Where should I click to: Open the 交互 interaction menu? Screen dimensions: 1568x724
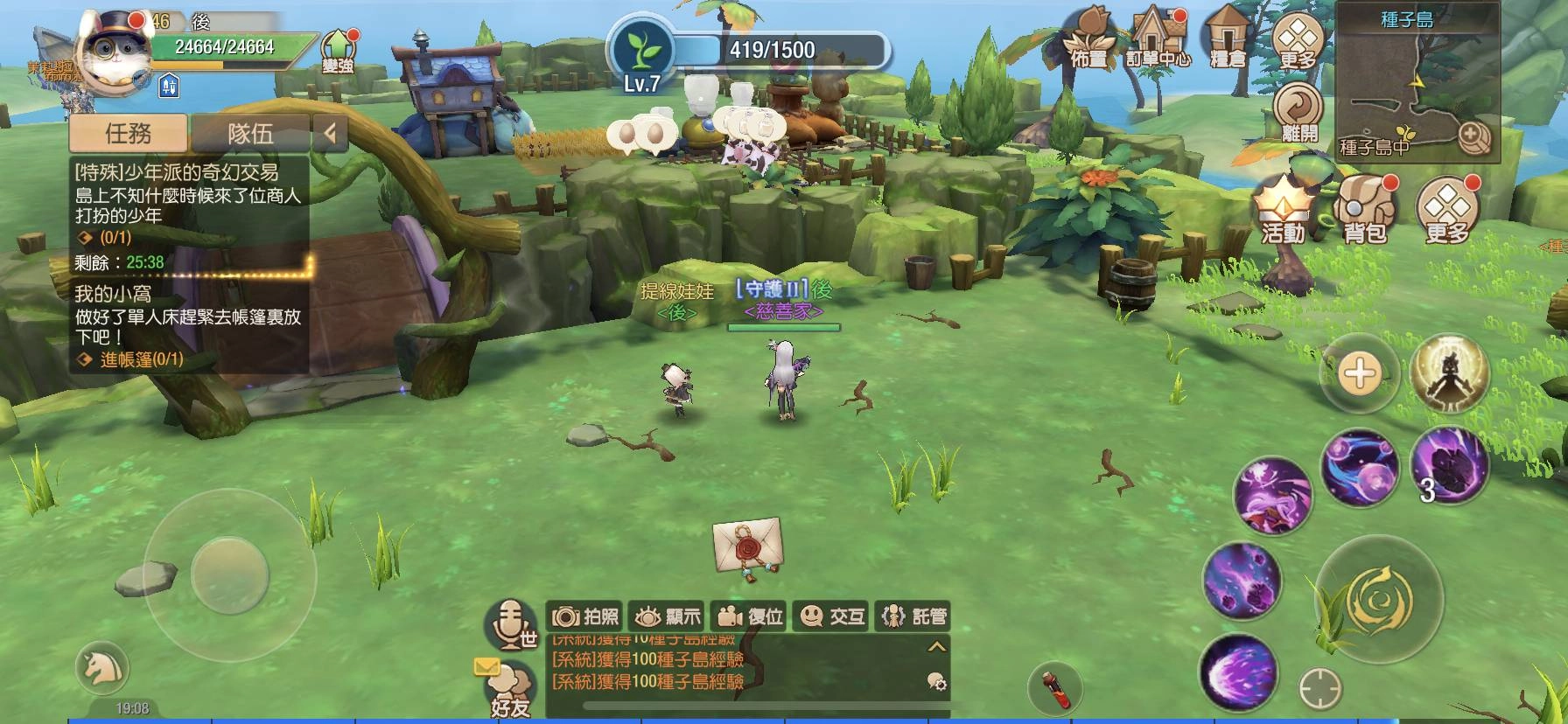(831, 616)
